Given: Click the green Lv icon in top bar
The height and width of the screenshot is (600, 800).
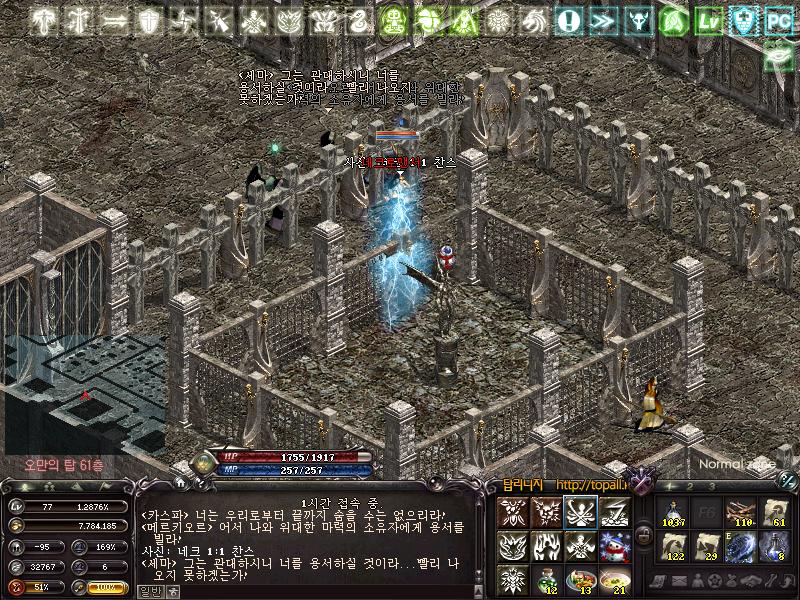Looking at the screenshot, I should 709,19.
